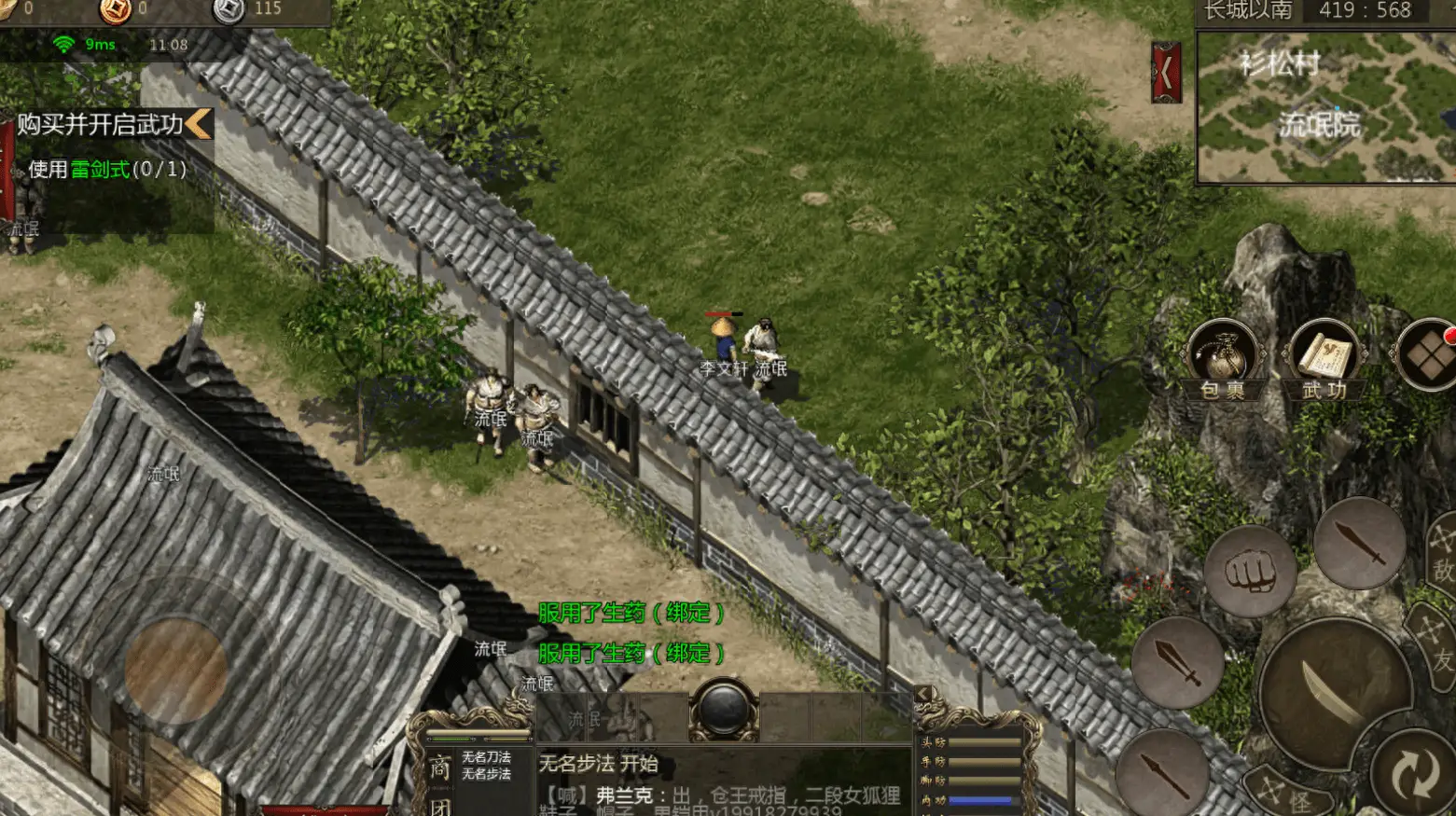Collapse the minimap with red arrow
1456x816 pixels.
[1166, 72]
